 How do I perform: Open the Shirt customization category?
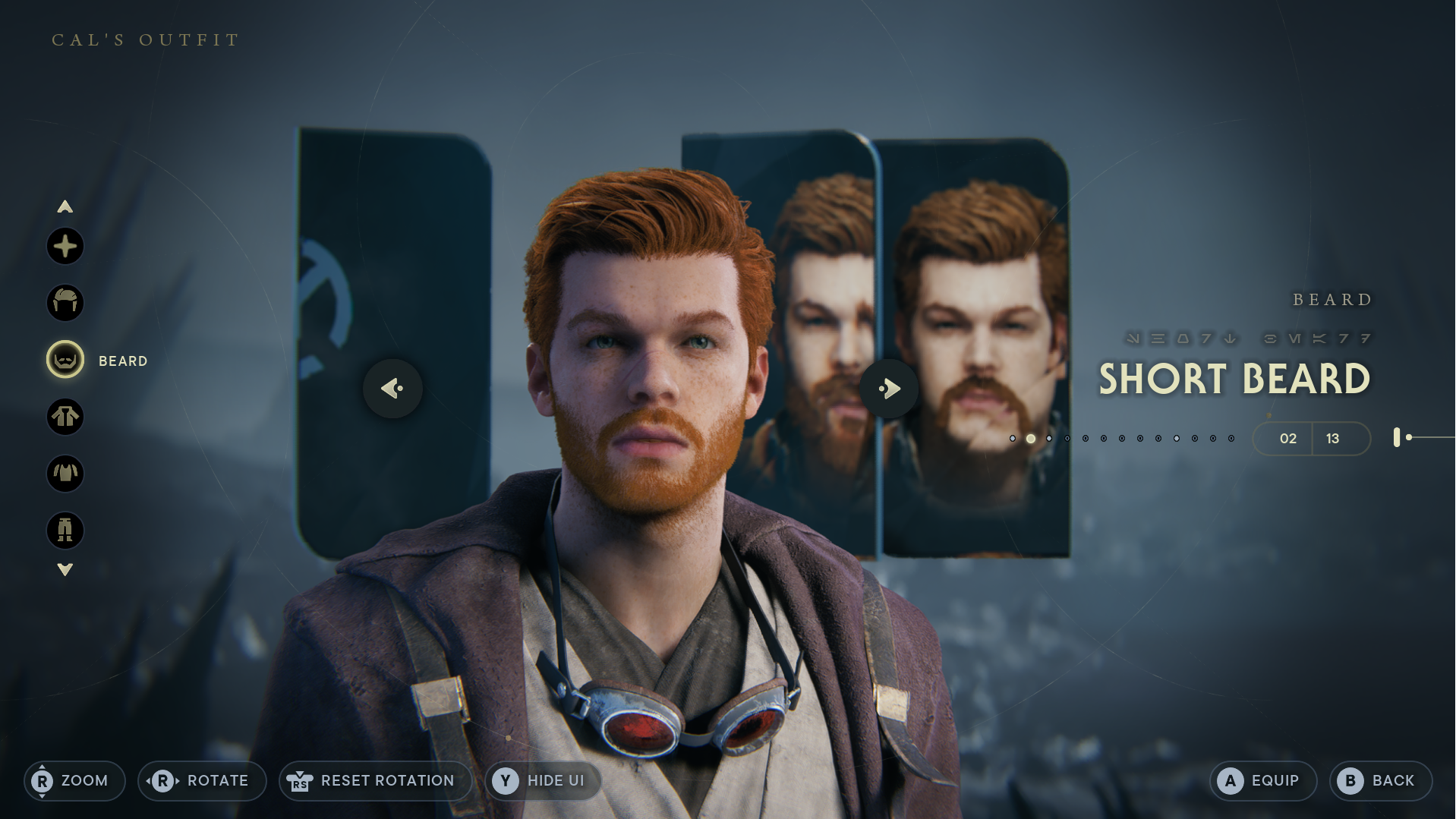point(65,474)
